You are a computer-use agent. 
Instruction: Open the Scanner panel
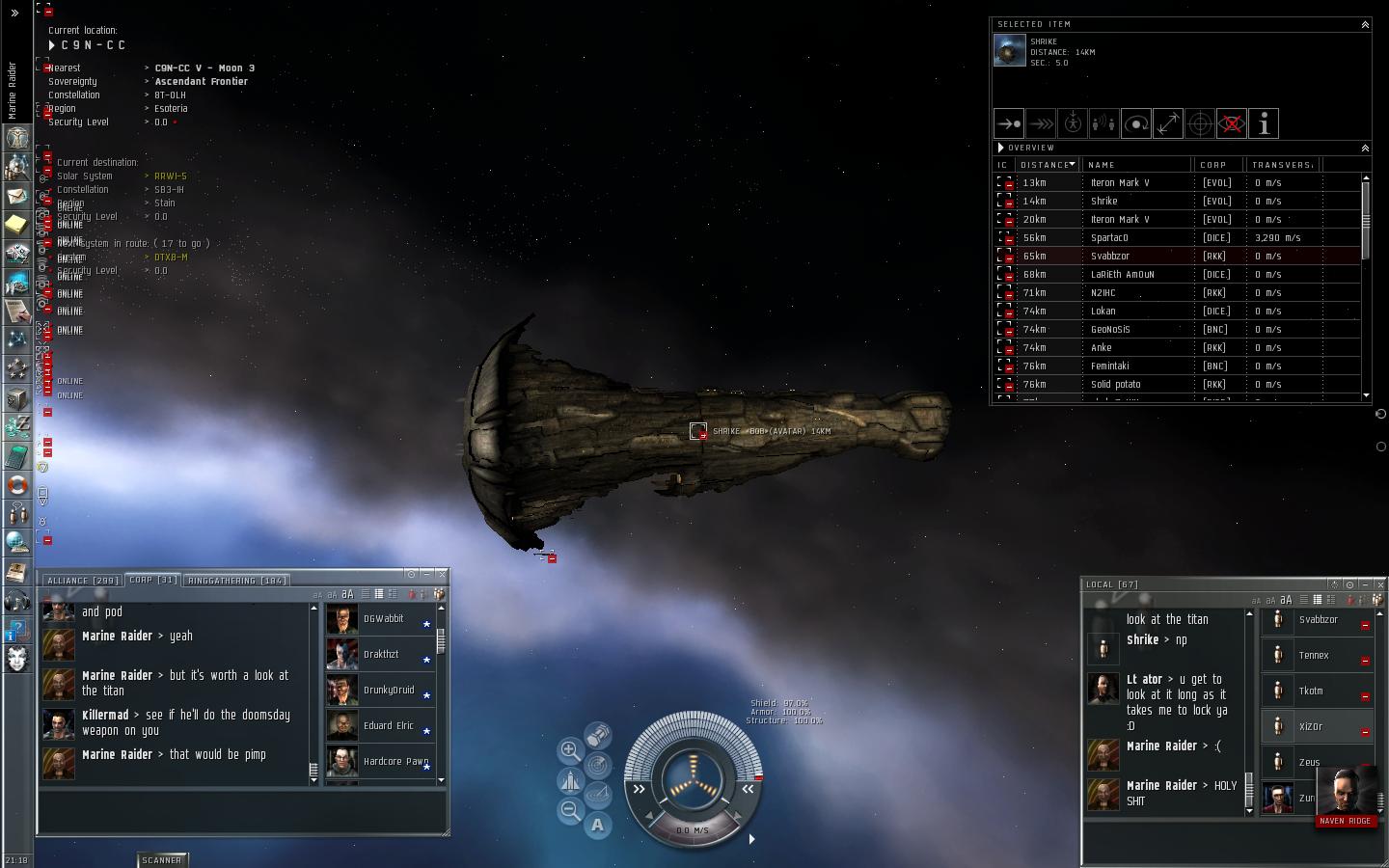(162, 859)
